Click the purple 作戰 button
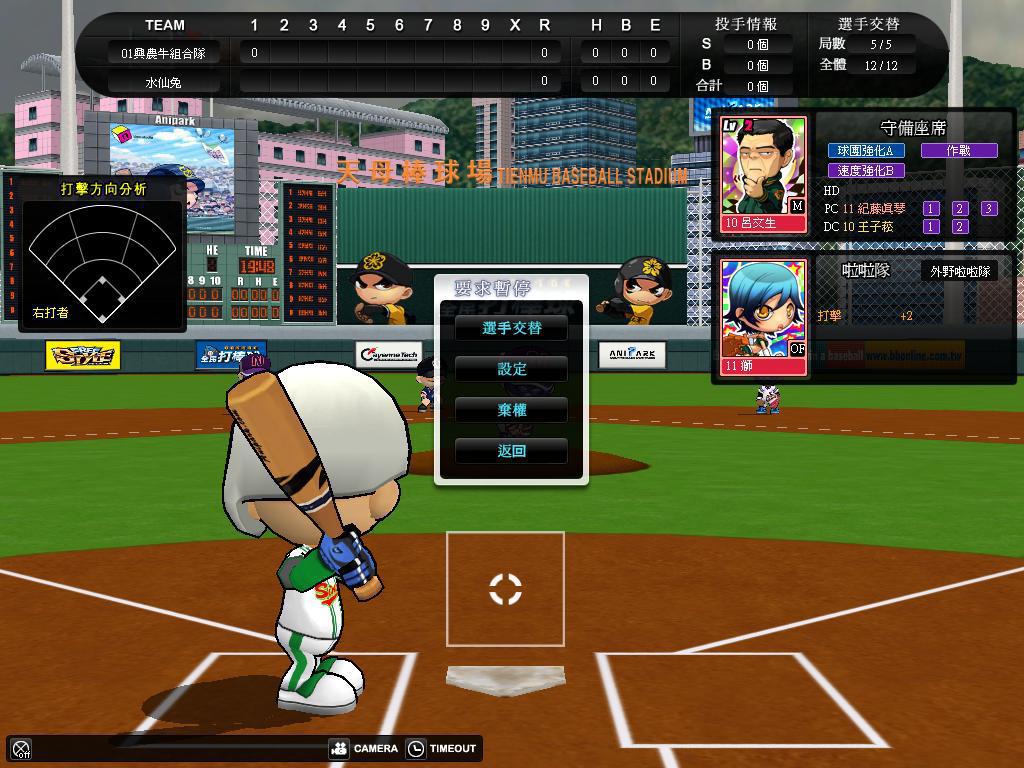1024x768 pixels. (x=958, y=151)
